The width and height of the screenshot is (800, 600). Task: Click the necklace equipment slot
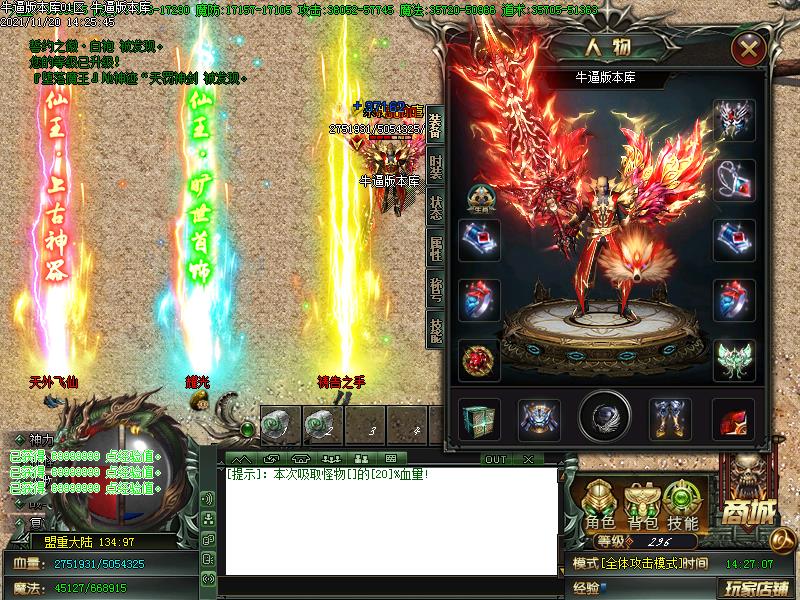733,180
